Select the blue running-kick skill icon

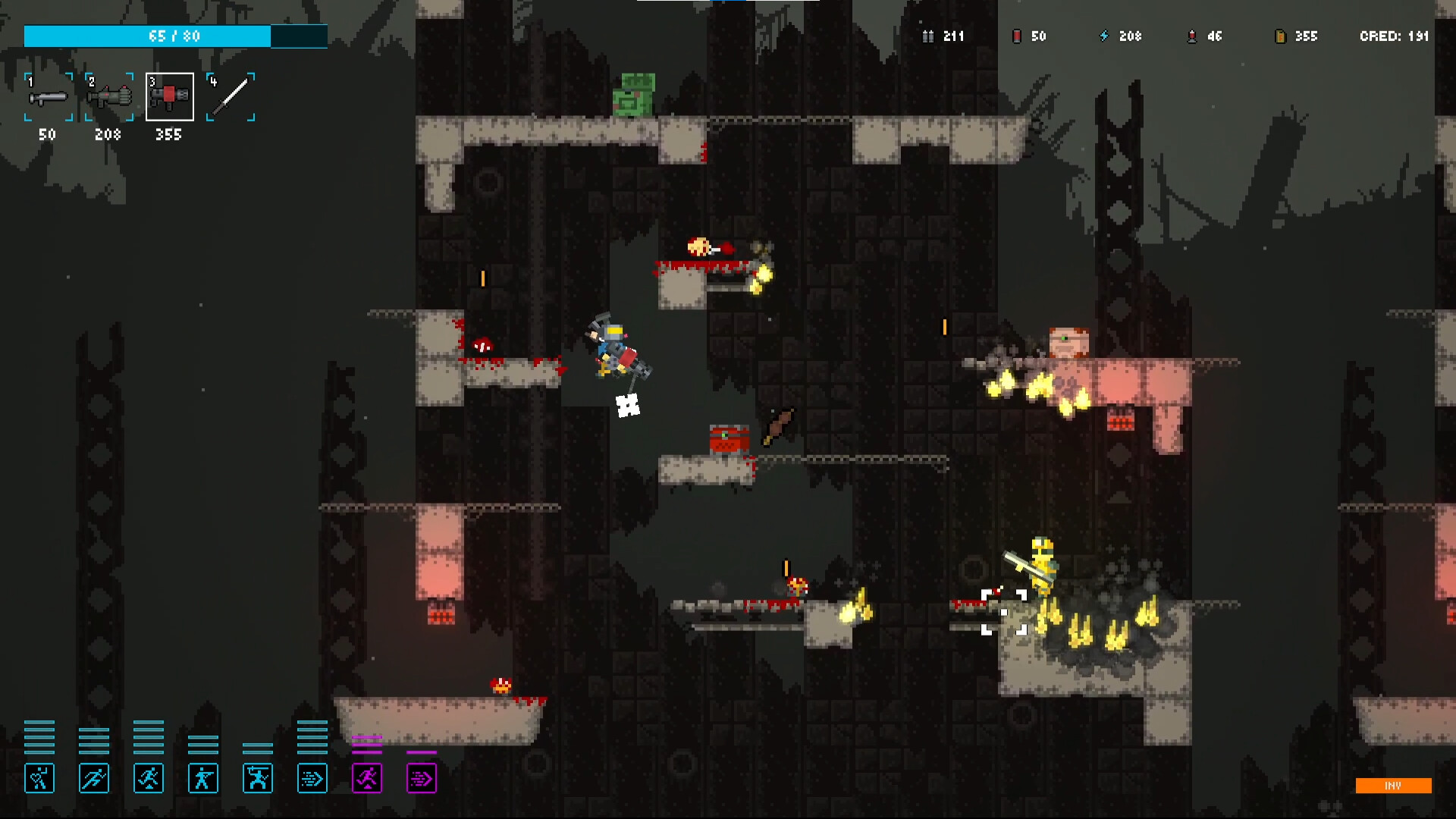tap(149, 777)
